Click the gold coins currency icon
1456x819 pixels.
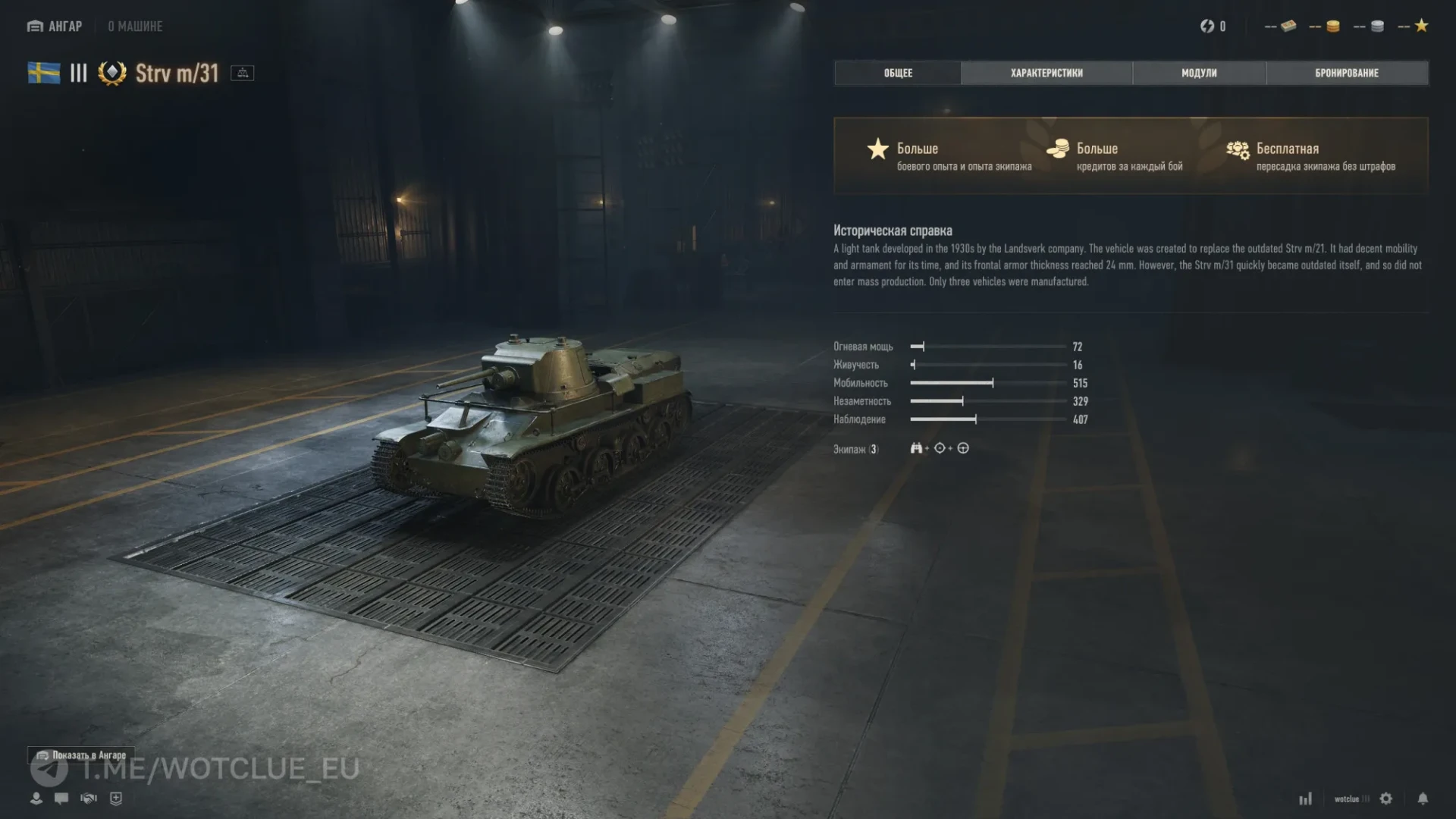coord(1333,27)
